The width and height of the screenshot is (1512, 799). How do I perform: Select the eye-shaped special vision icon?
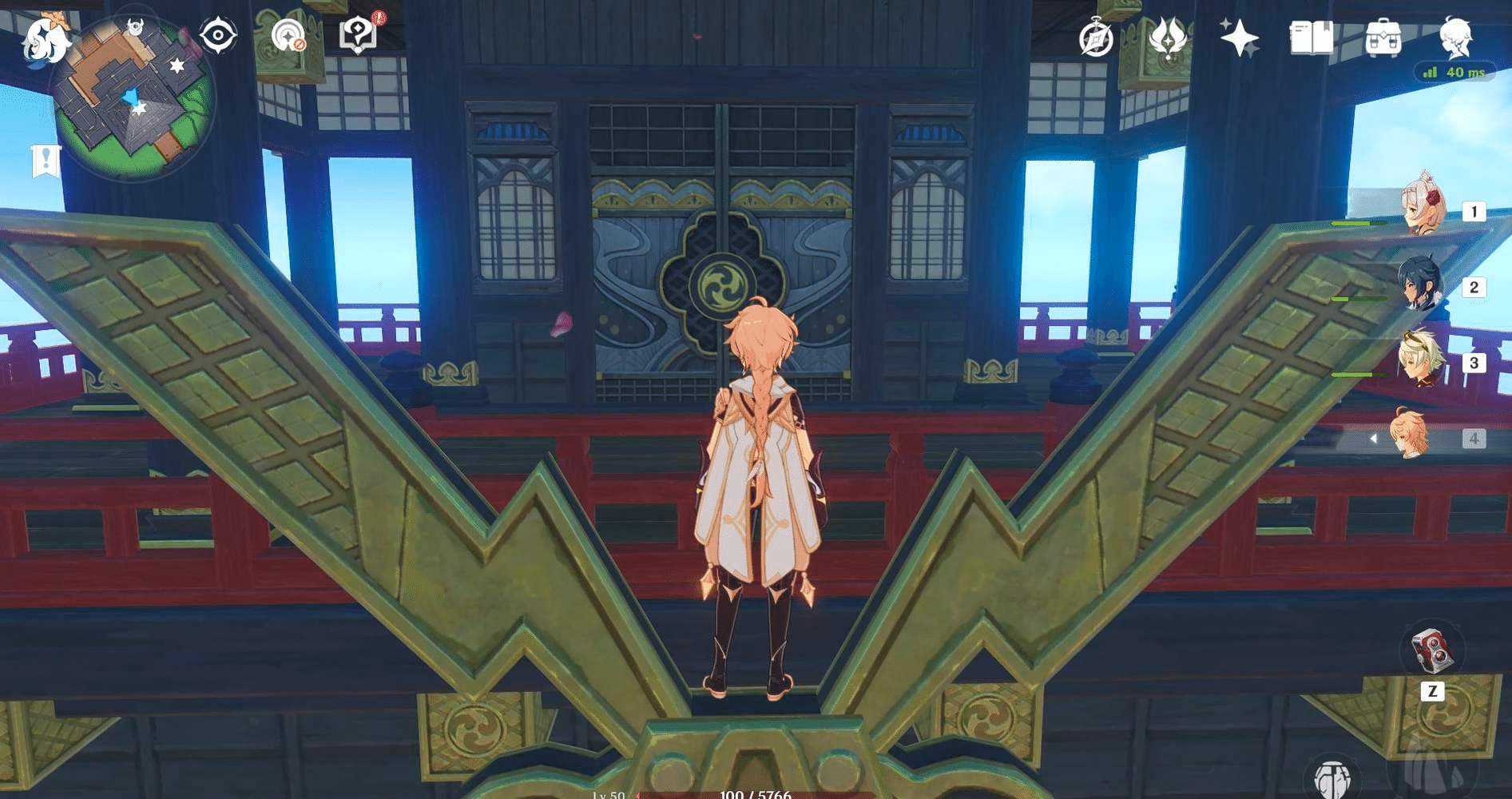217,35
